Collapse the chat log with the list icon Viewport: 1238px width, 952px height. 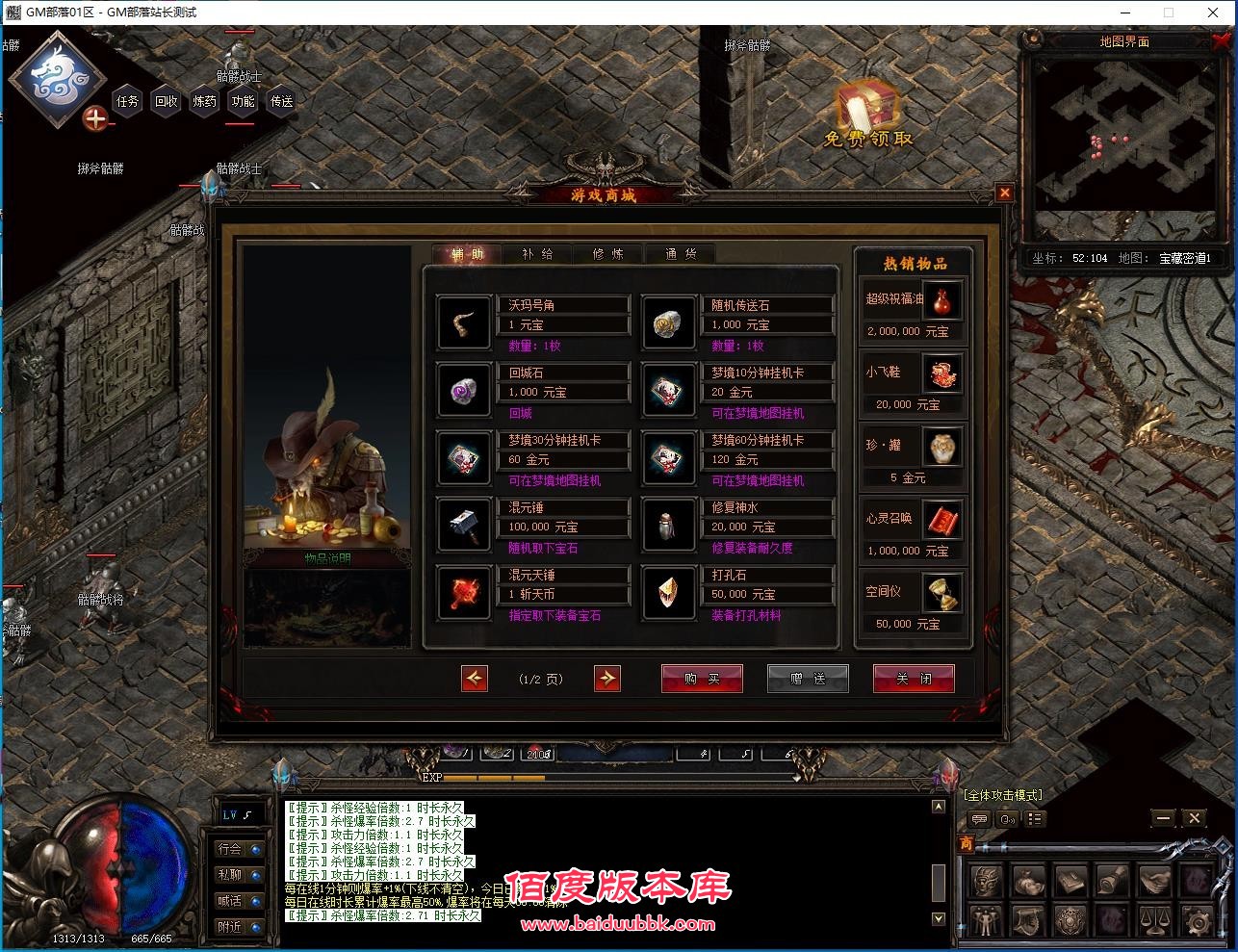click(x=1035, y=818)
